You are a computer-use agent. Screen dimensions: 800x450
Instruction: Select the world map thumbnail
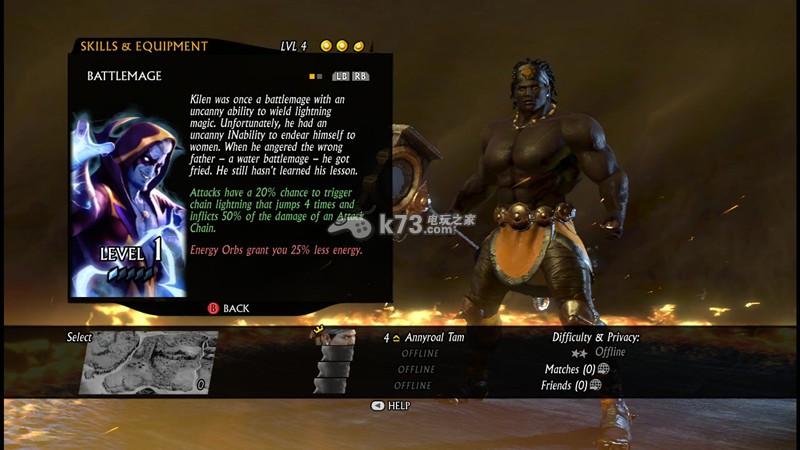point(146,362)
